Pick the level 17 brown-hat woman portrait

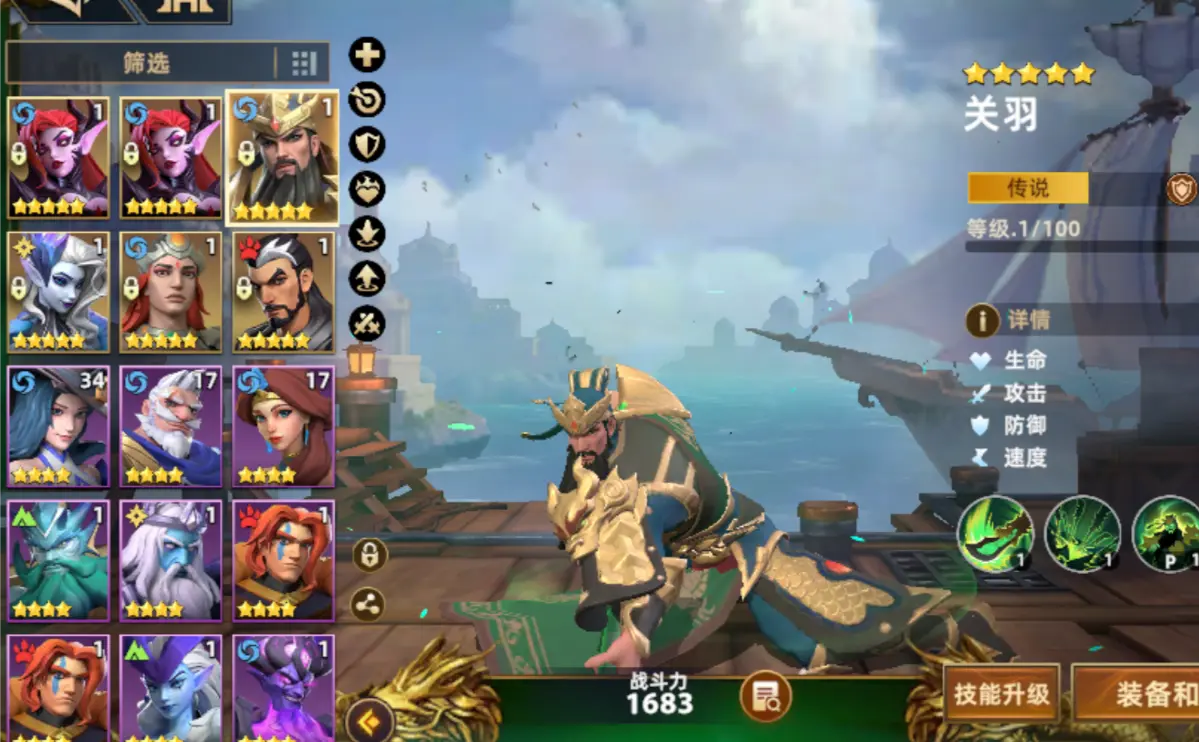click(283, 426)
